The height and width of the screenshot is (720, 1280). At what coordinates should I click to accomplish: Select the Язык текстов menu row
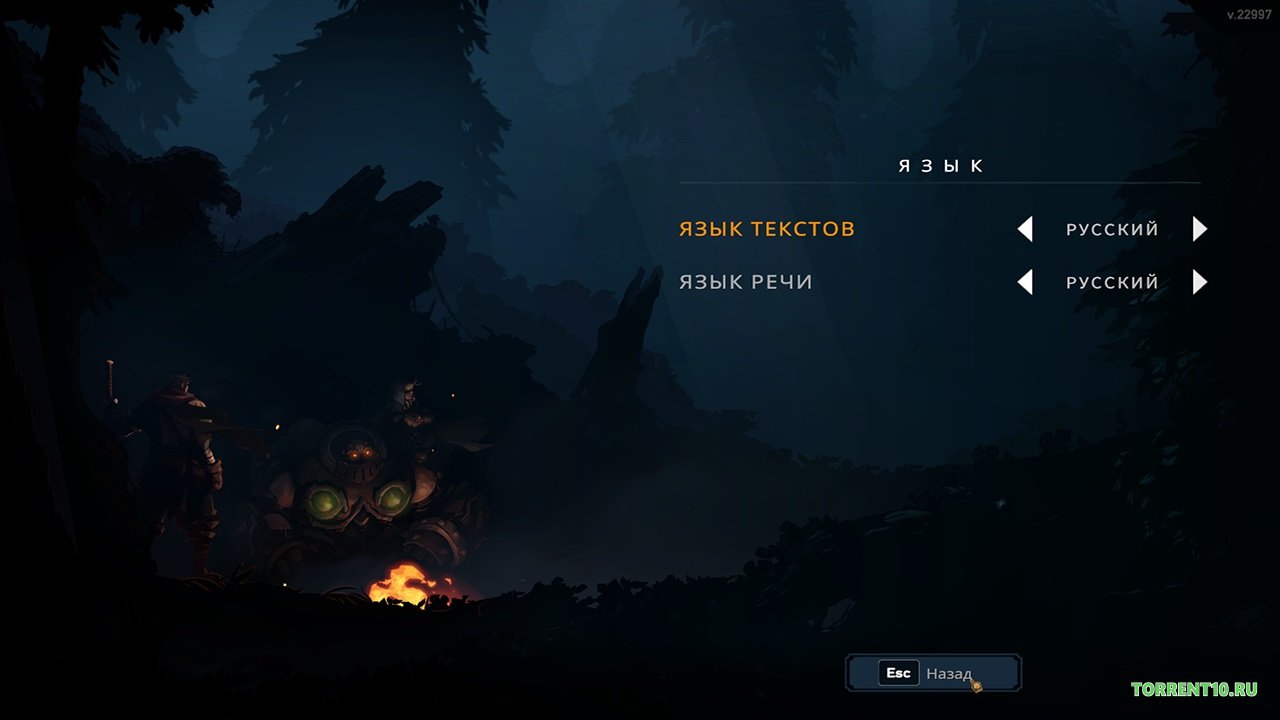tap(767, 229)
